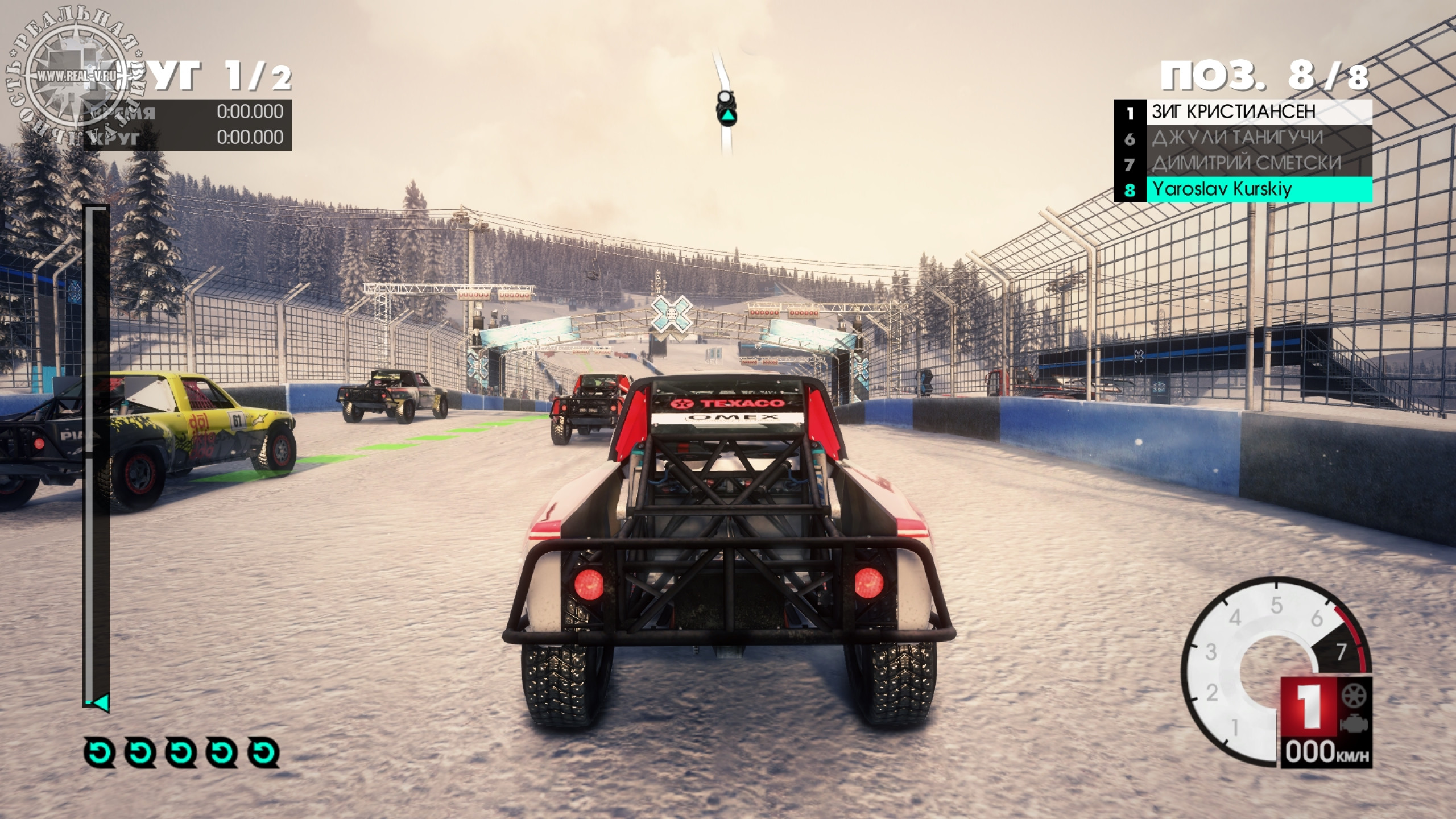Click the highlighted Yaroslav Kurskiy row

point(1242,189)
